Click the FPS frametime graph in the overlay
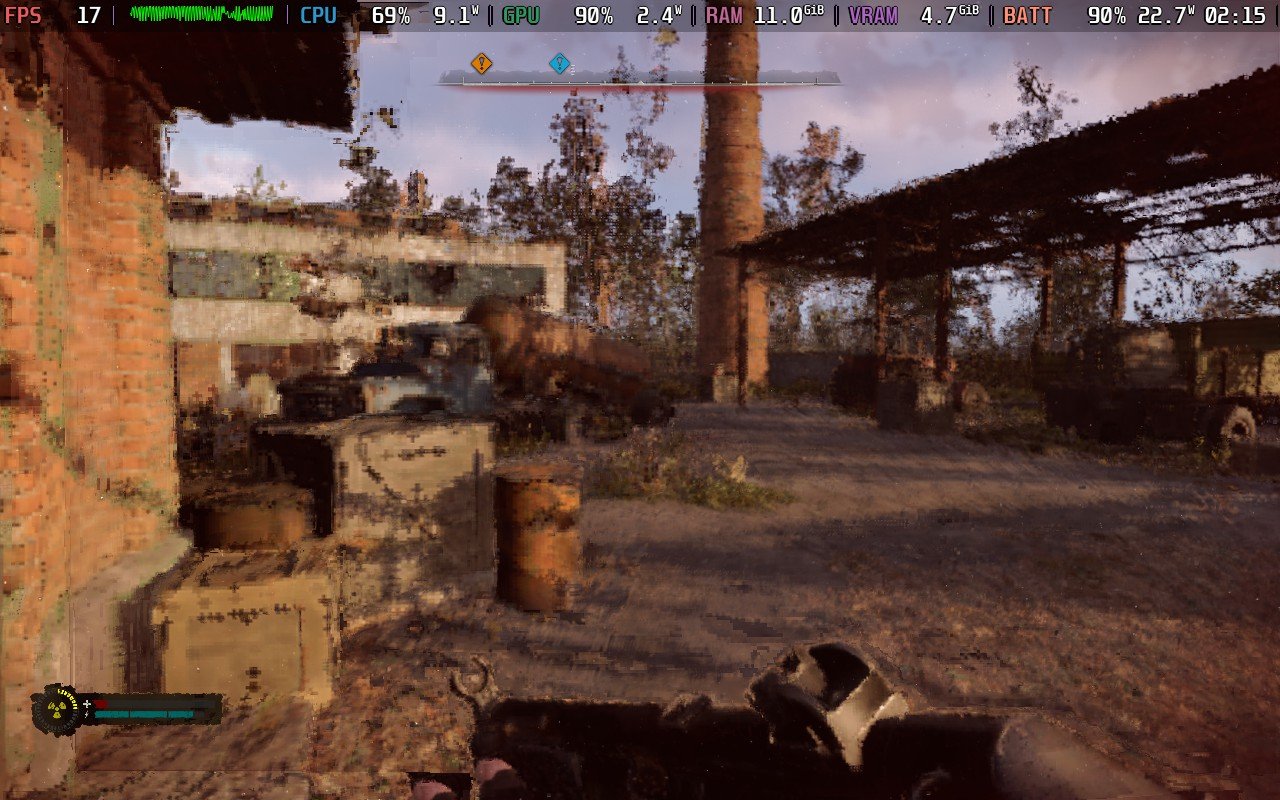Viewport: 1280px width, 800px height. click(x=201, y=14)
